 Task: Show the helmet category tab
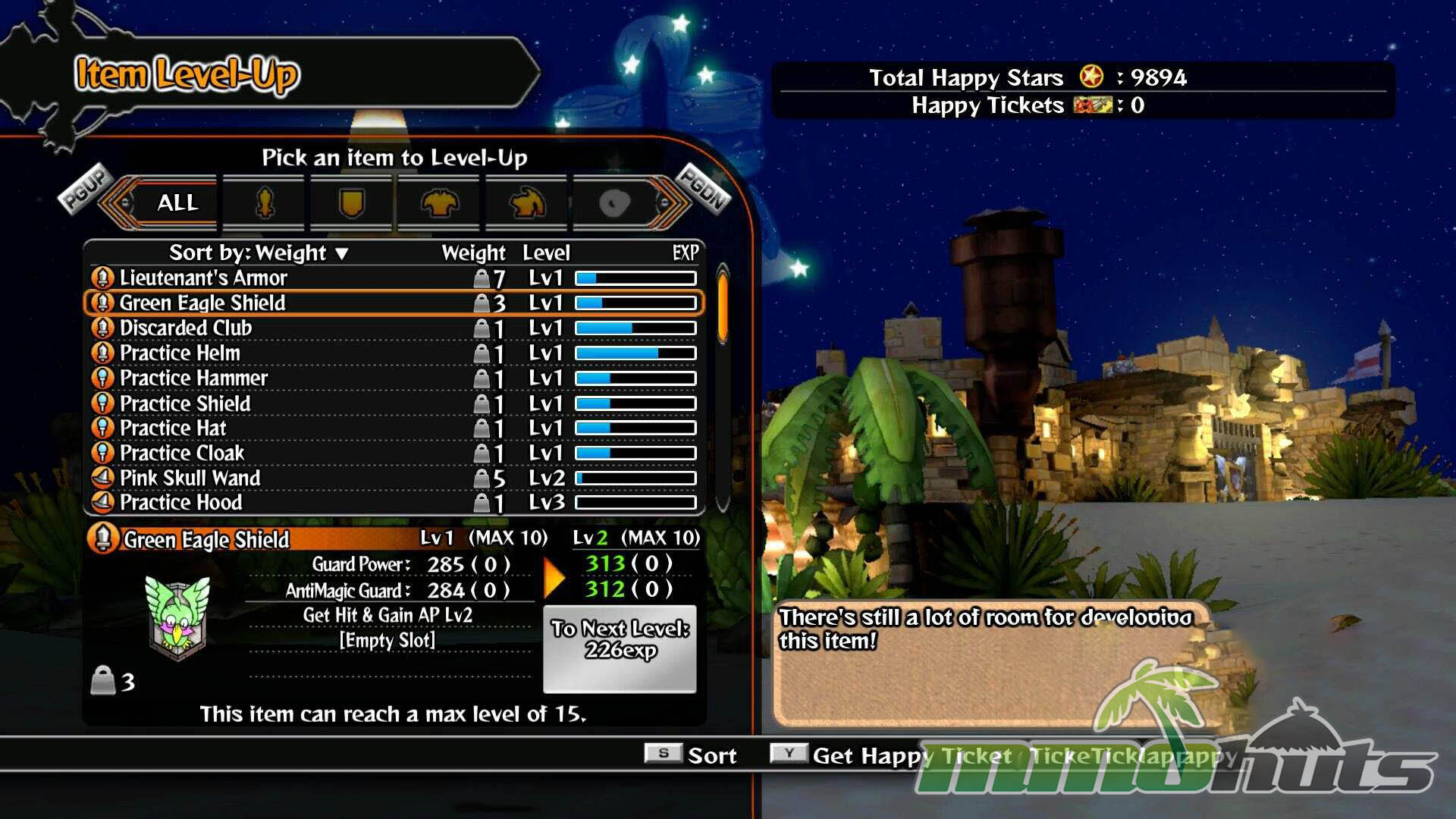tap(527, 202)
